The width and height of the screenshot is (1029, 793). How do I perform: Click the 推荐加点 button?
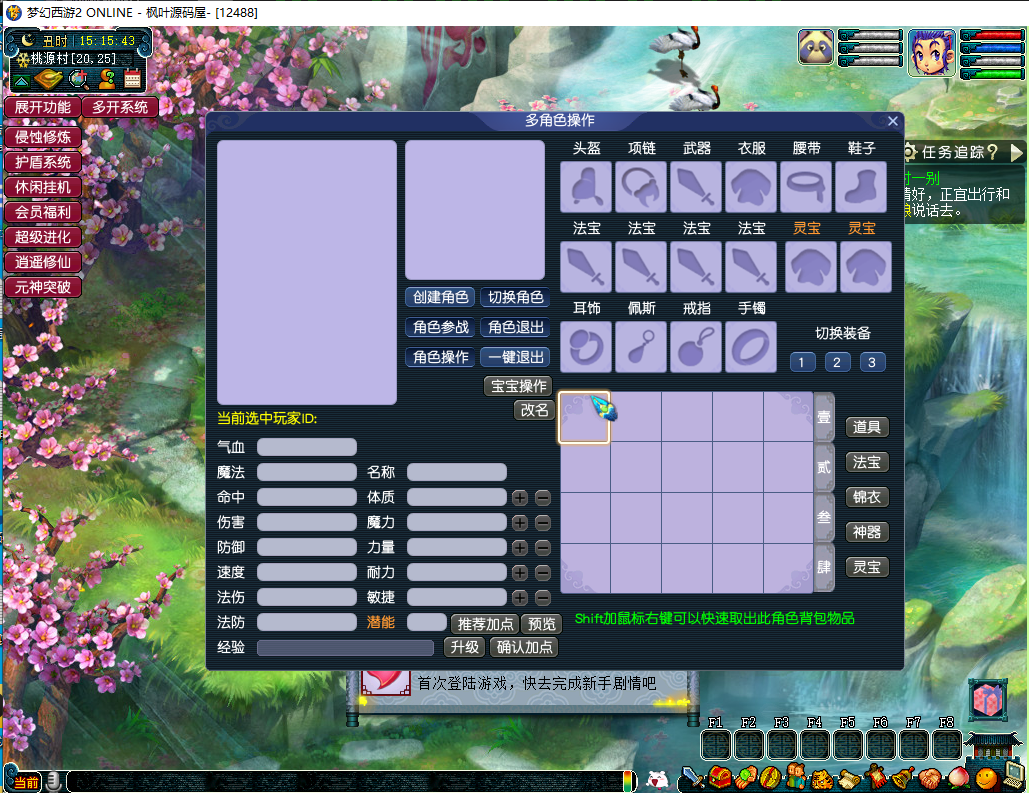486,624
